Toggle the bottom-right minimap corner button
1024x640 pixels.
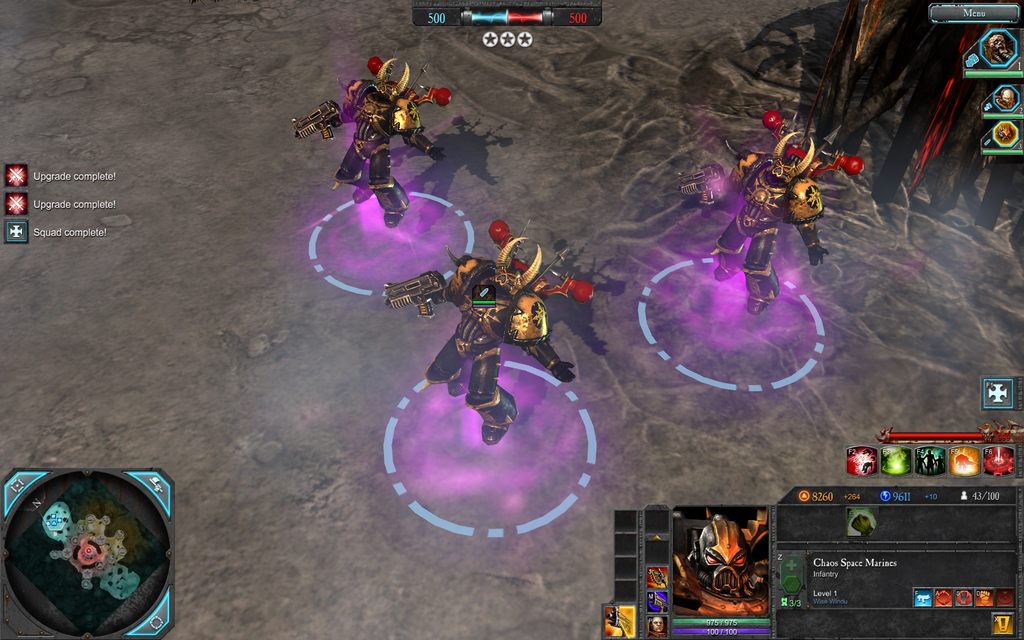tap(158, 623)
